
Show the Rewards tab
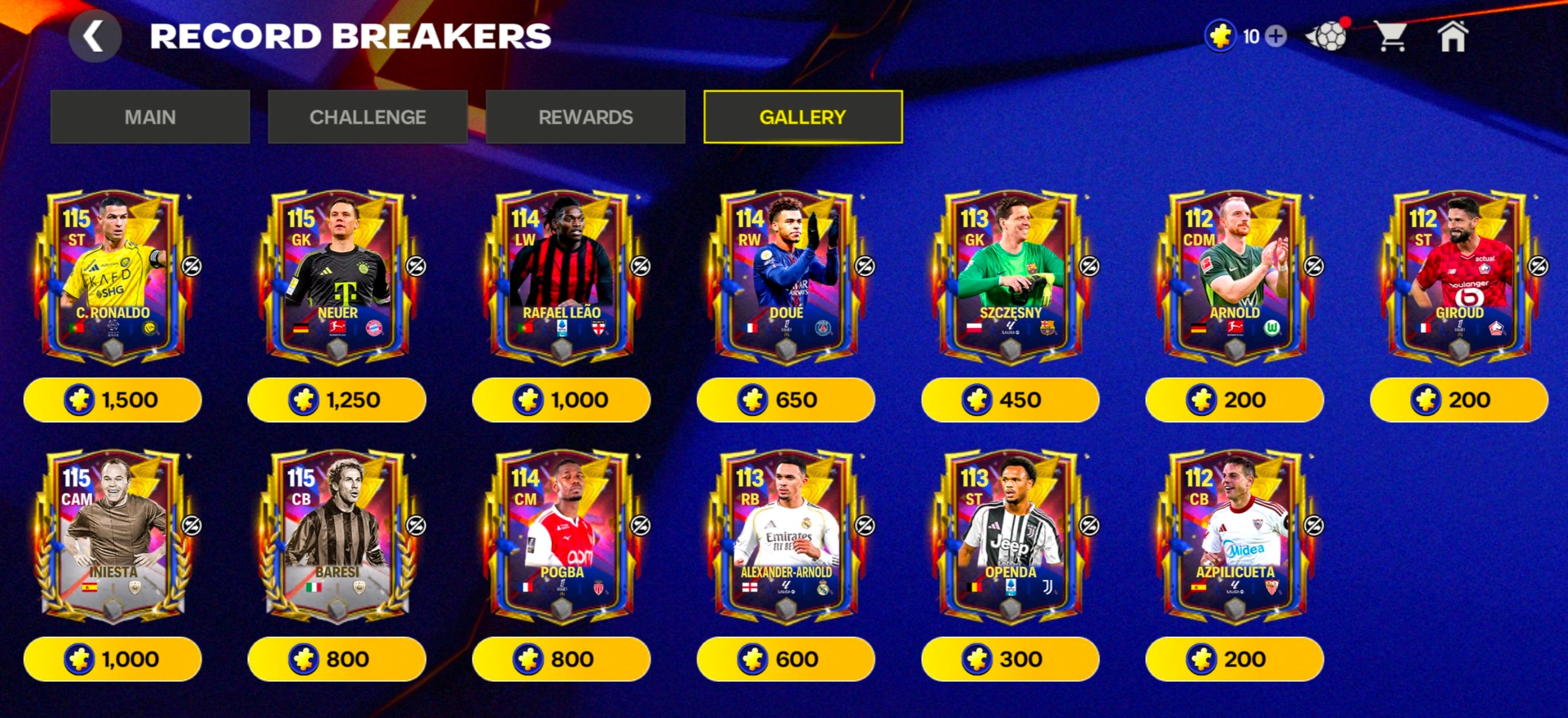point(585,117)
